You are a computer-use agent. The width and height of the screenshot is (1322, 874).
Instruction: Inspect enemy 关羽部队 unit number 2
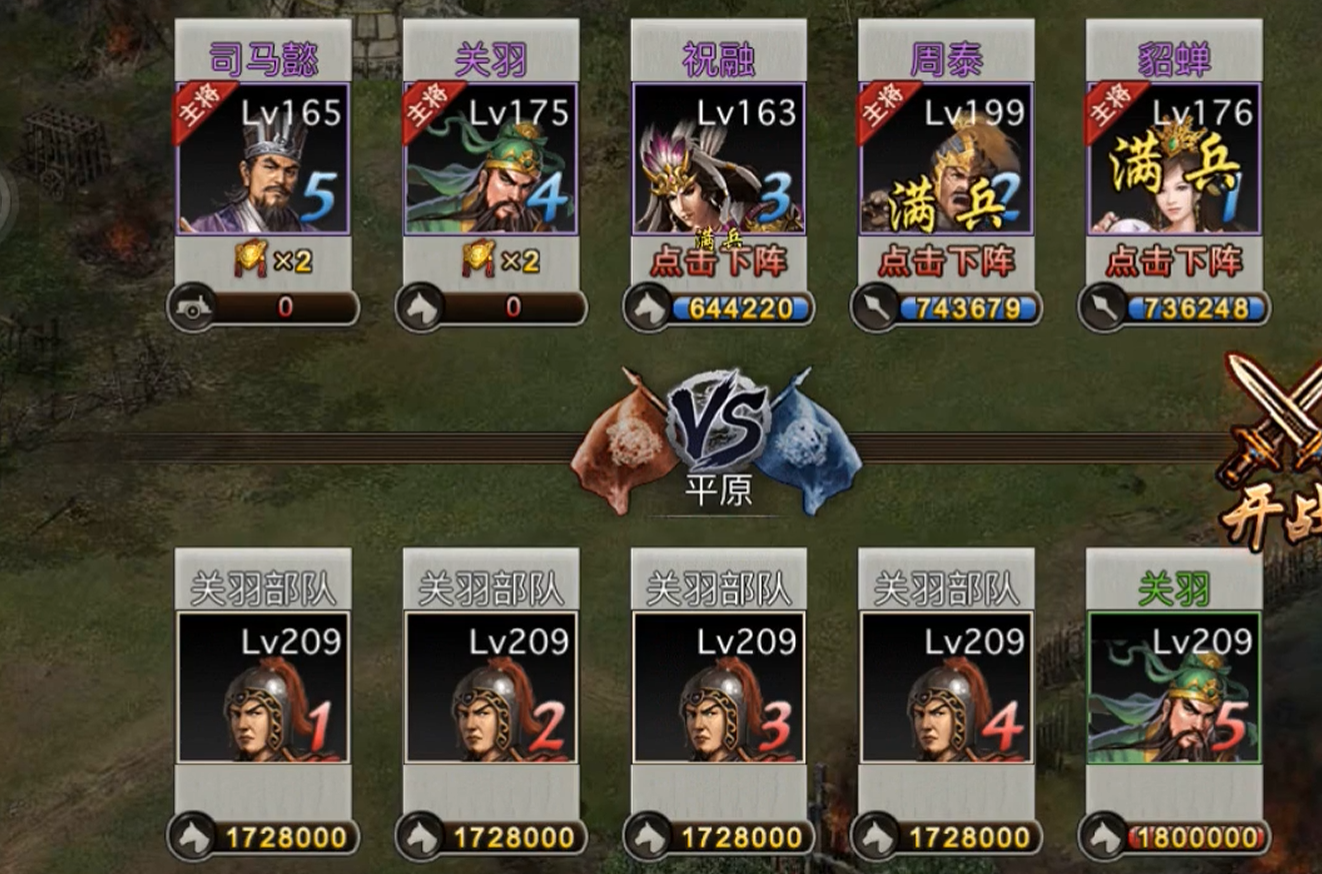point(490,687)
